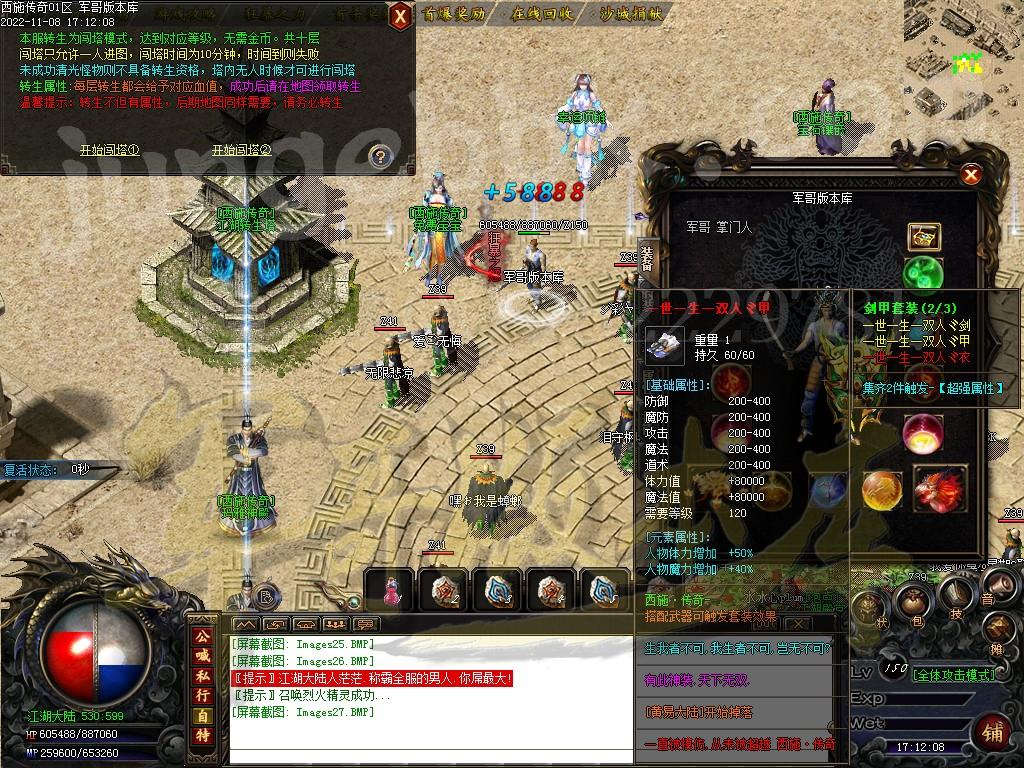The height and width of the screenshot is (768, 1024).
Task: Close the character equipment panel
Action: click(969, 176)
